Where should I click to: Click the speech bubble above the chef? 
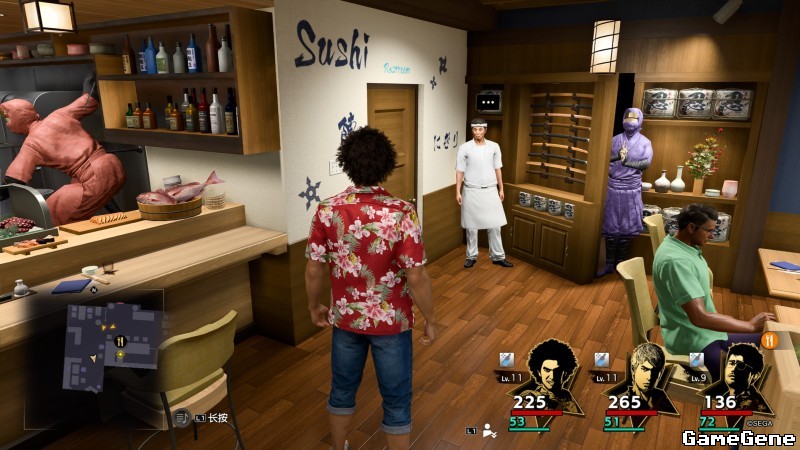coord(489,100)
